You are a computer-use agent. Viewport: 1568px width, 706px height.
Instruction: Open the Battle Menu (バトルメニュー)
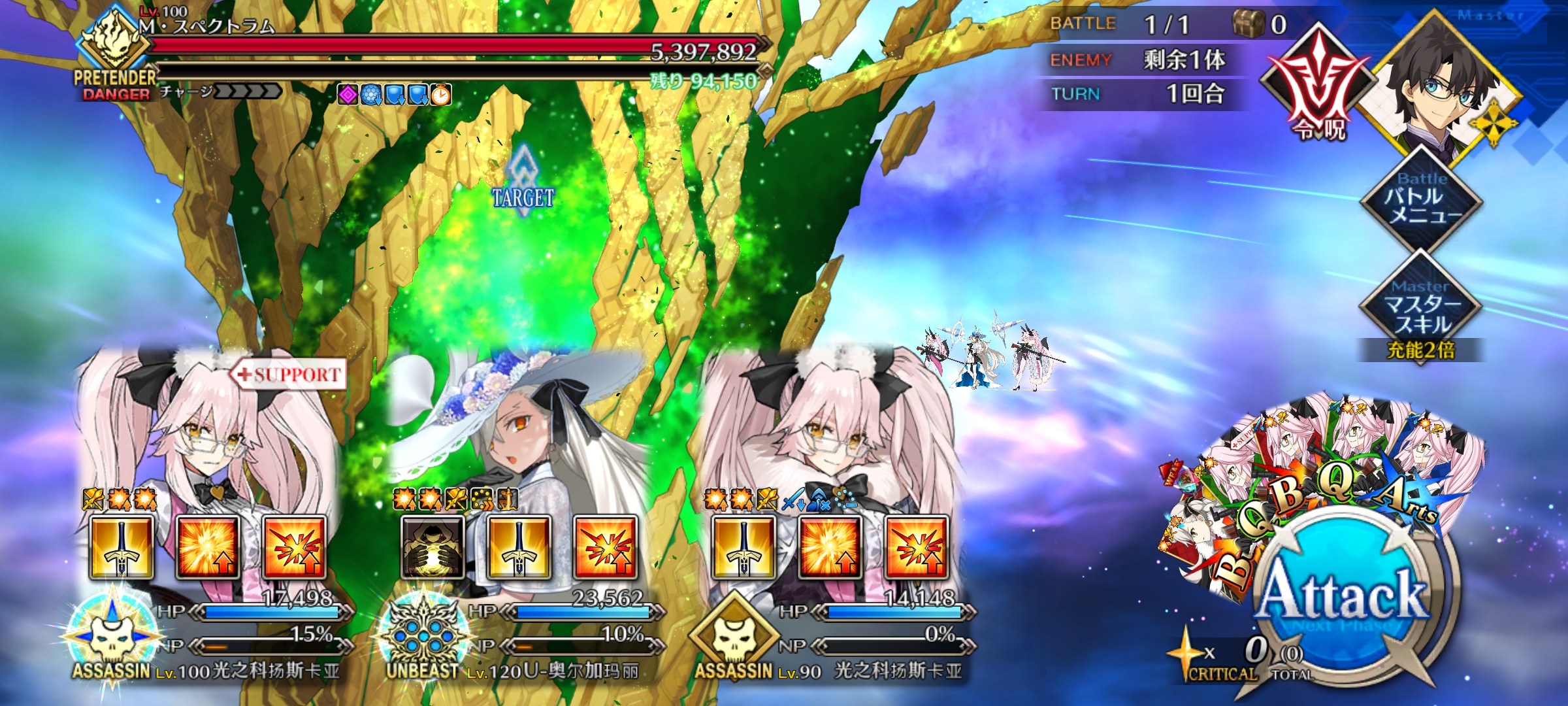pyautogui.click(x=1421, y=199)
